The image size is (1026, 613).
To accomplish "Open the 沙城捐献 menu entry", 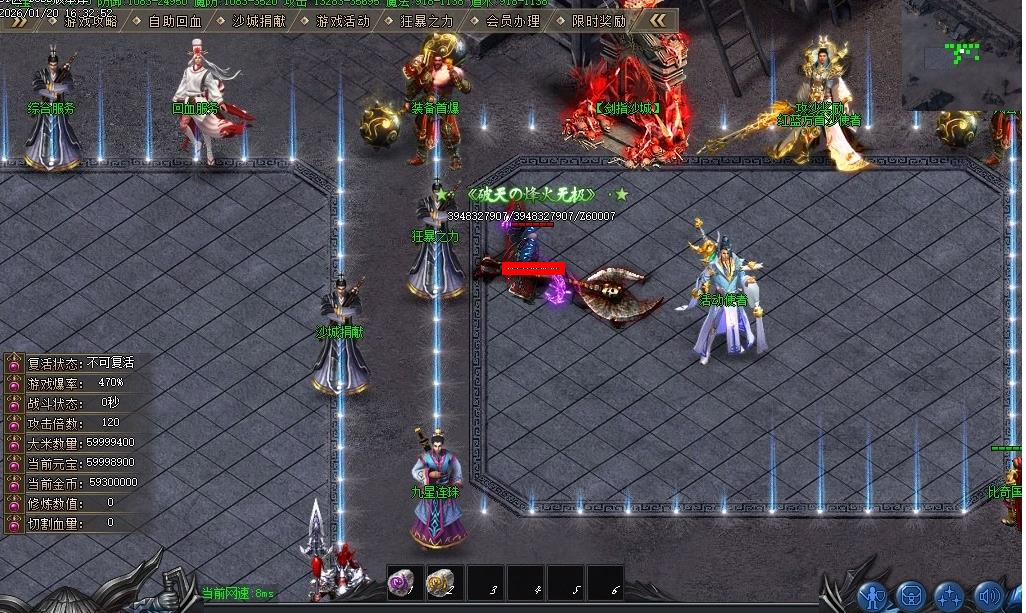I will point(258,20).
